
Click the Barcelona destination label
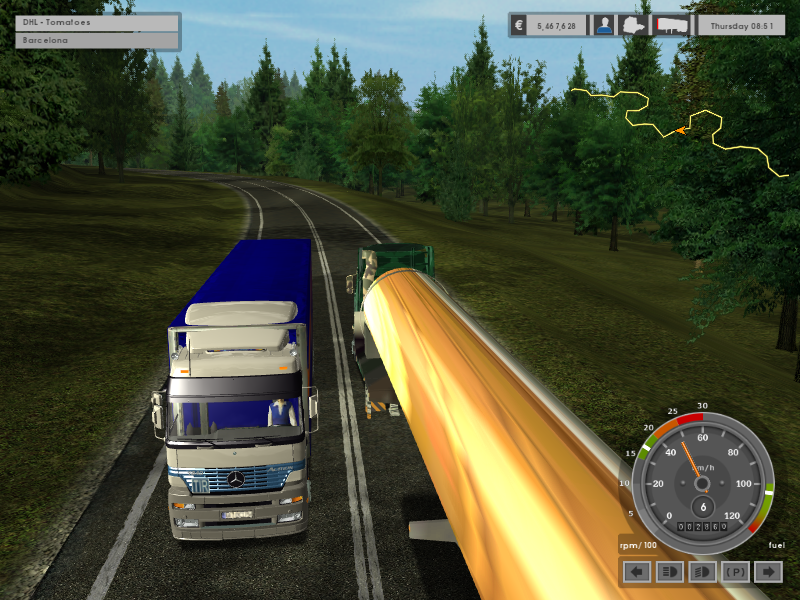(97, 41)
